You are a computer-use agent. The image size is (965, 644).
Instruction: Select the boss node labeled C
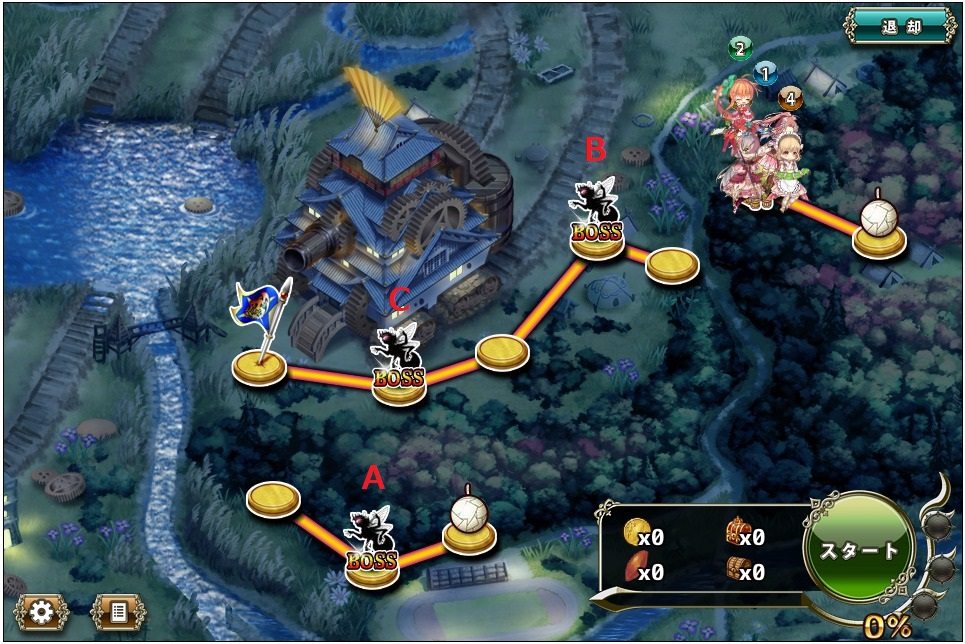point(398,367)
